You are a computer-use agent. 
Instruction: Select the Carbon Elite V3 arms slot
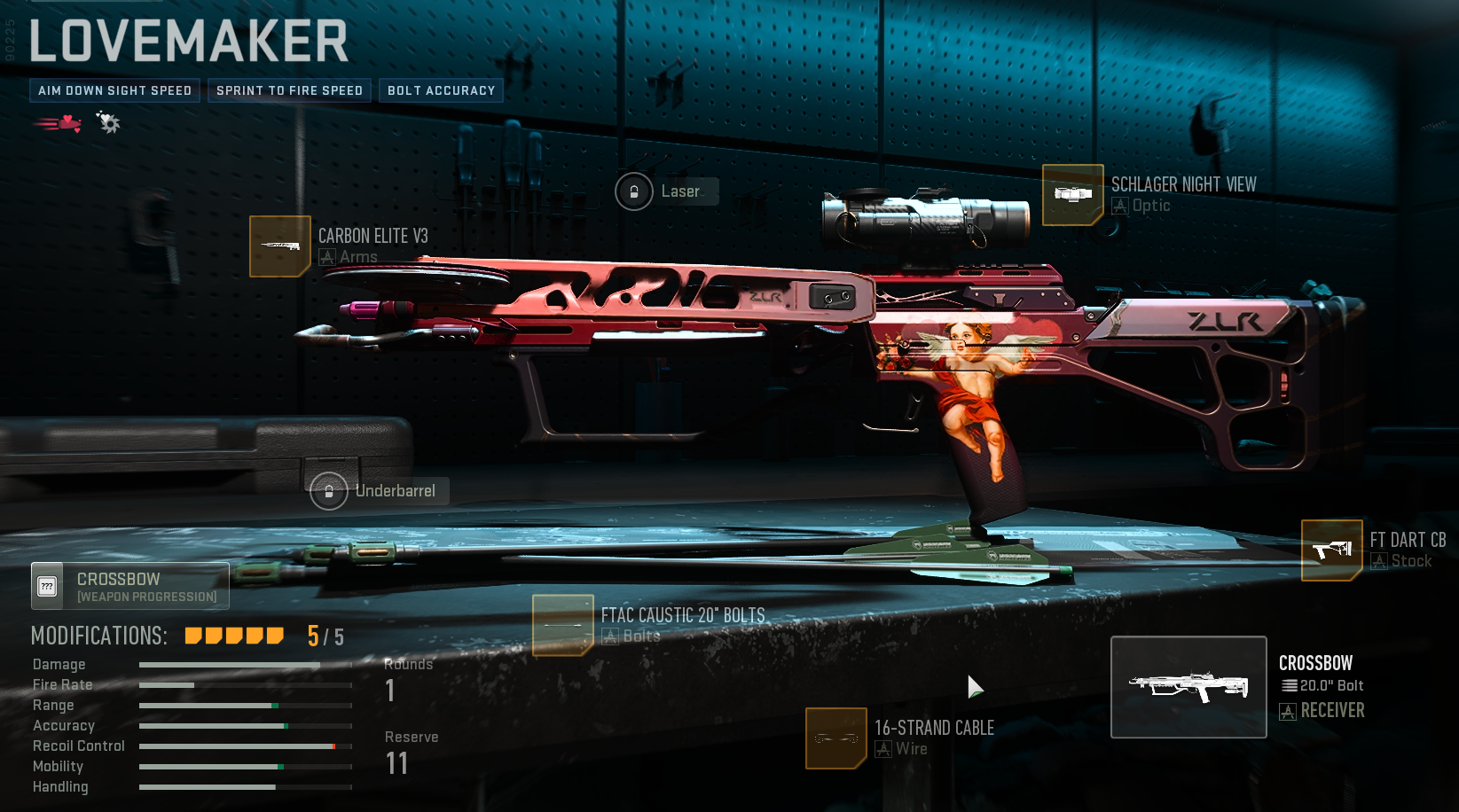coord(280,246)
